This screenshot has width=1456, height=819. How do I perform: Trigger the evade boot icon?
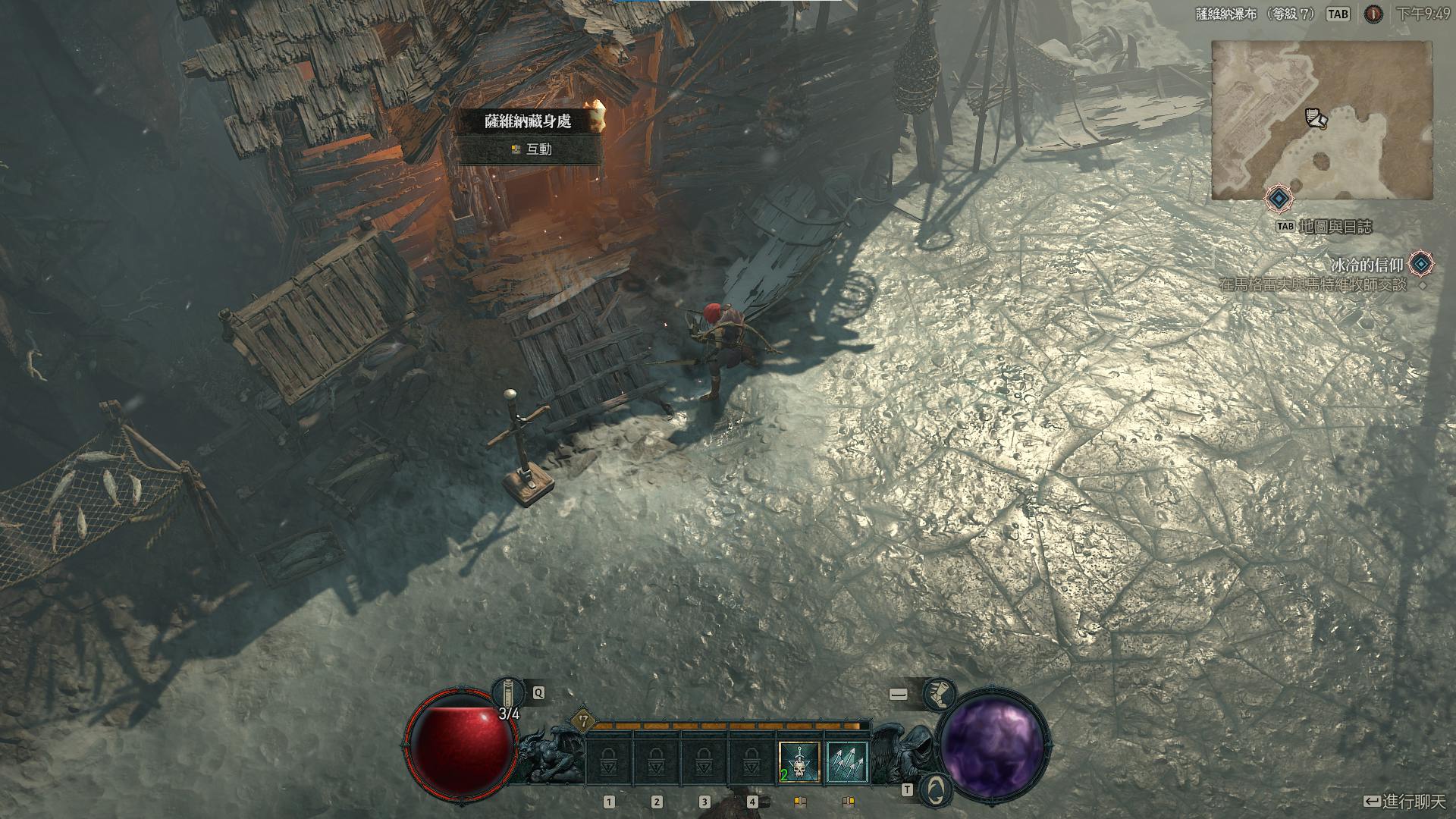[939, 693]
